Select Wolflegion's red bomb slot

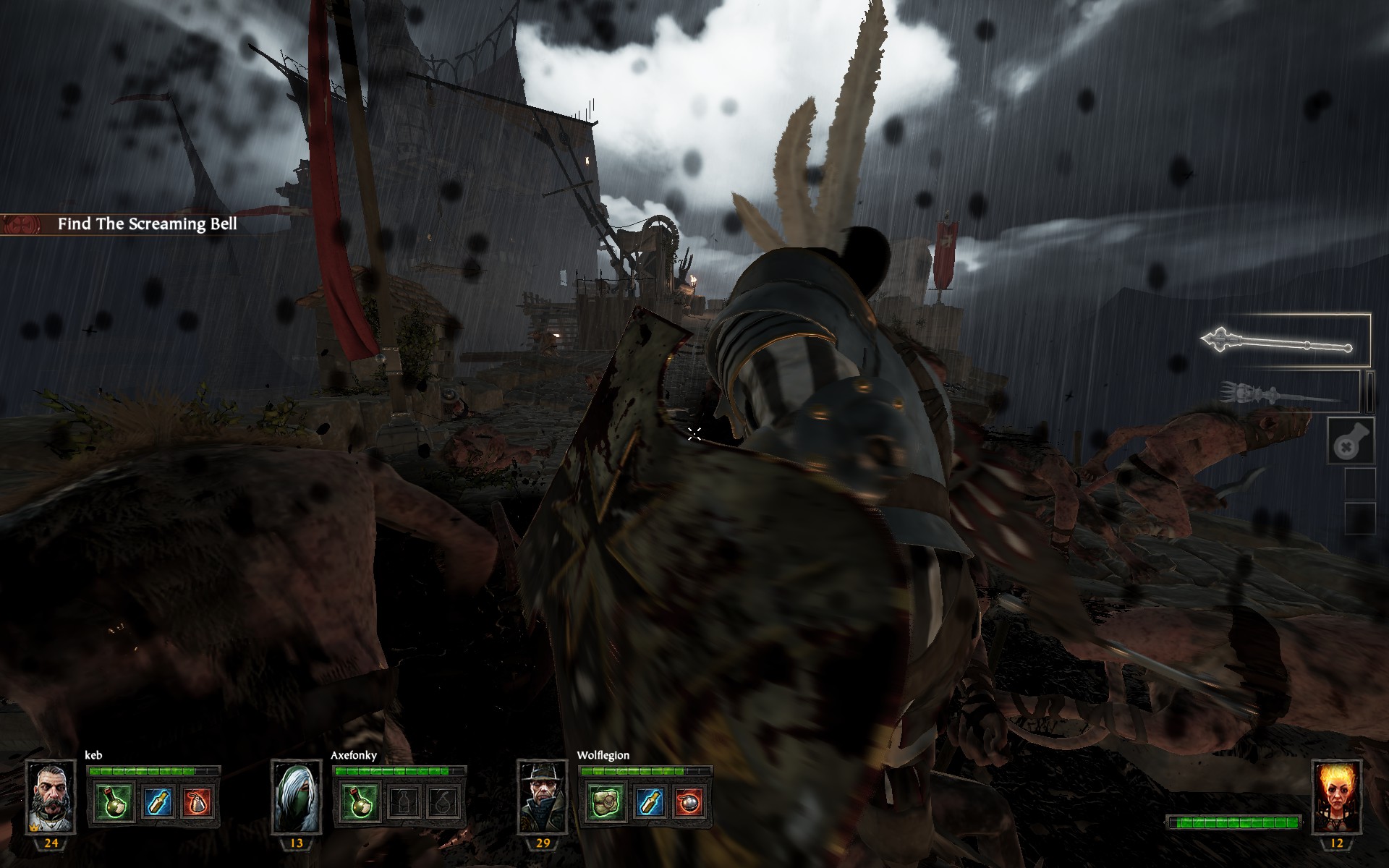point(690,801)
